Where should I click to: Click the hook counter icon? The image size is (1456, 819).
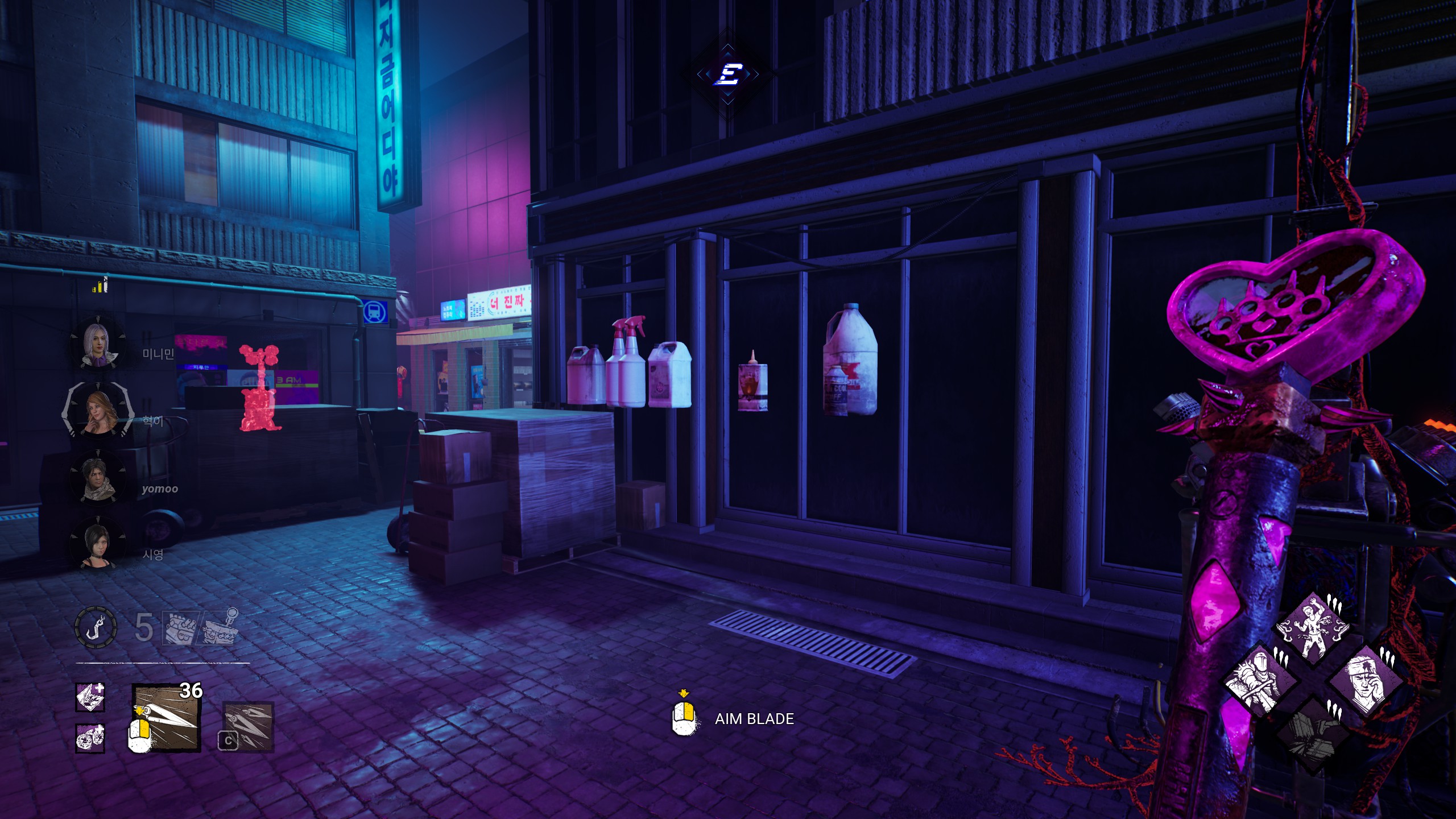pyautogui.click(x=96, y=627)
